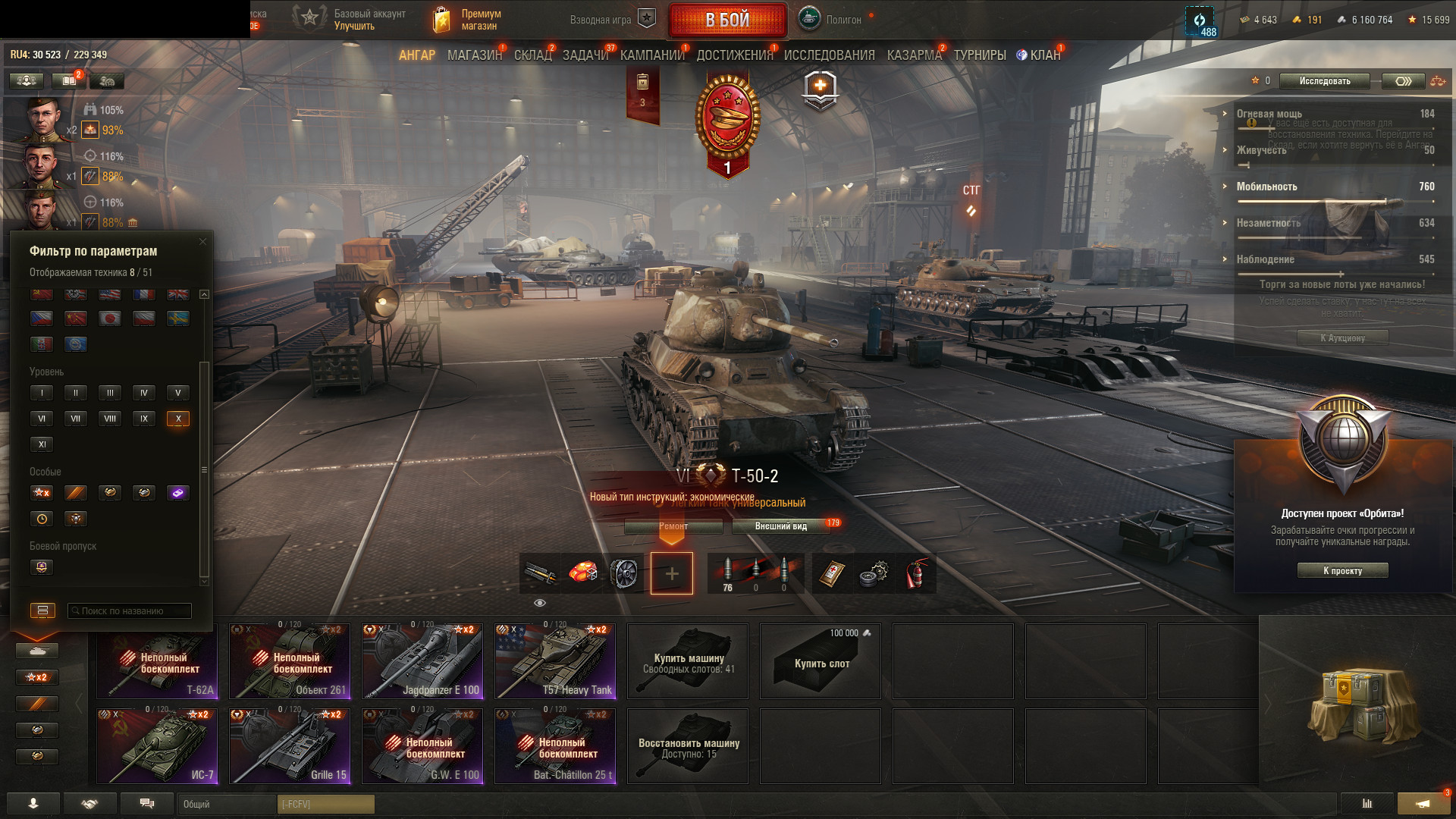This screenshot has width=1456, height=819.
Task: Click Купить слот to buy slot
Action: (x=821, y=661)
